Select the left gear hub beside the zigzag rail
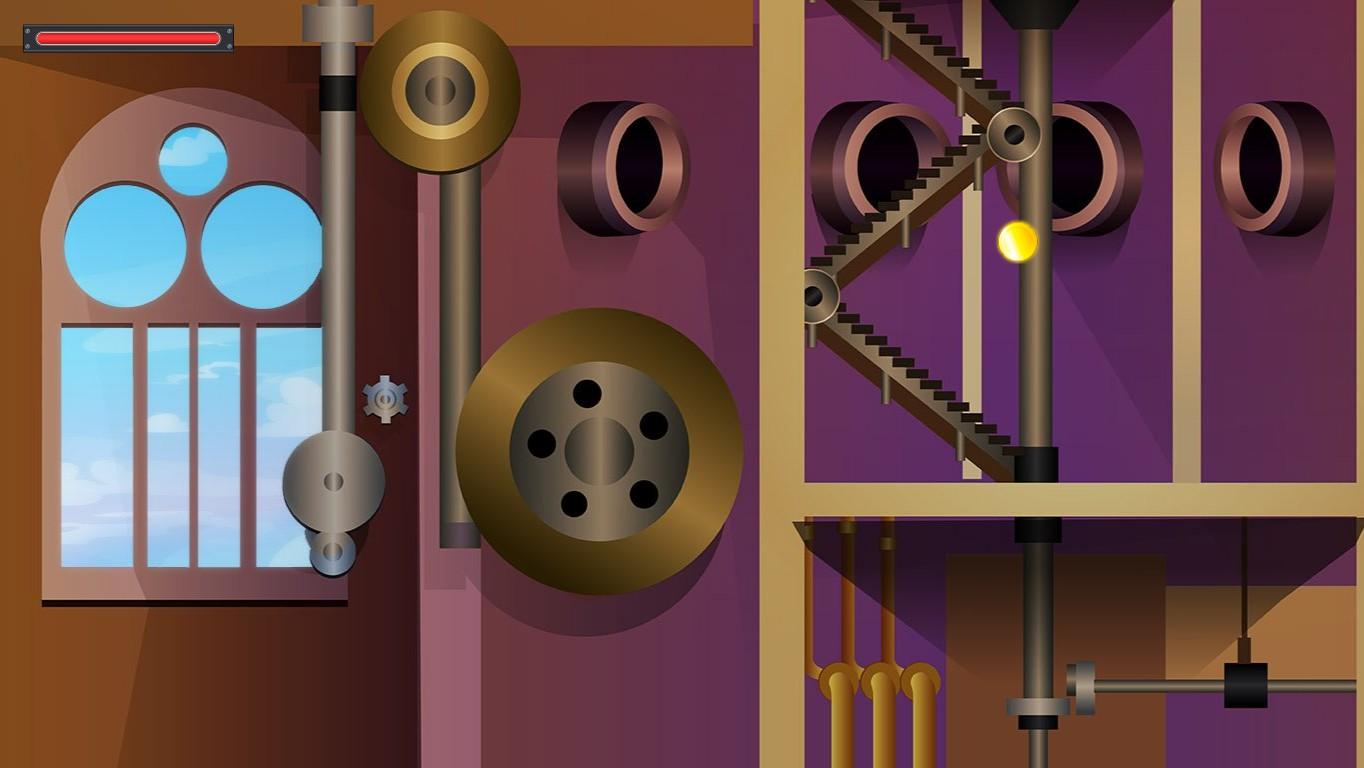The width and height of the screenshot is (1364, 768). pyautogui.click(x=820, y=295)
